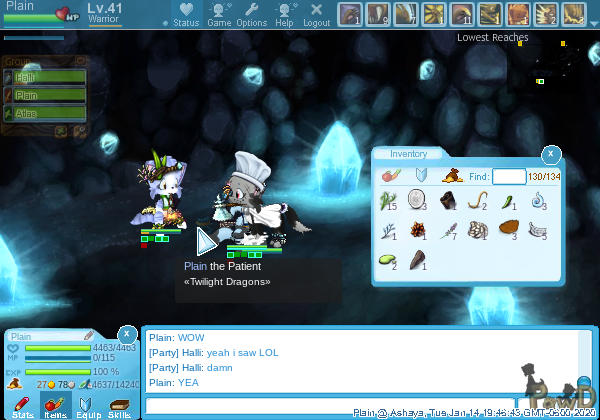Click the Logout button
The width and height of the screenshot is (600, 420).
tap(316, 14)
